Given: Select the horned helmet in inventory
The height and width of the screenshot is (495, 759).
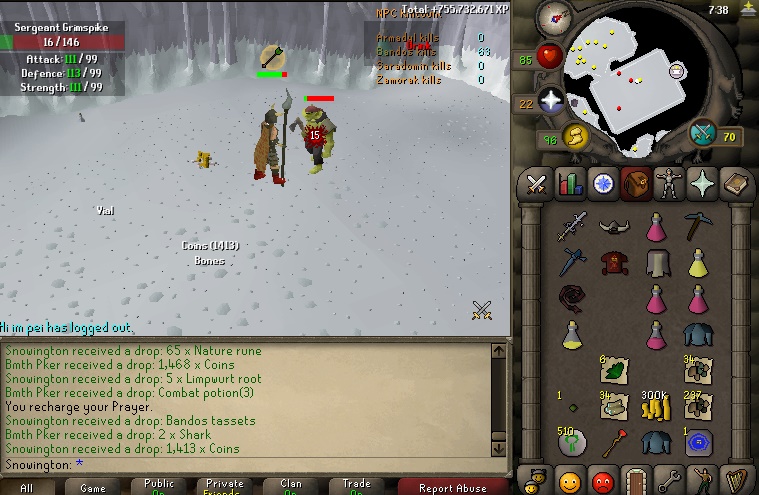Looking at the screenshot, I should pyautogui.click(x=613, y=227).
